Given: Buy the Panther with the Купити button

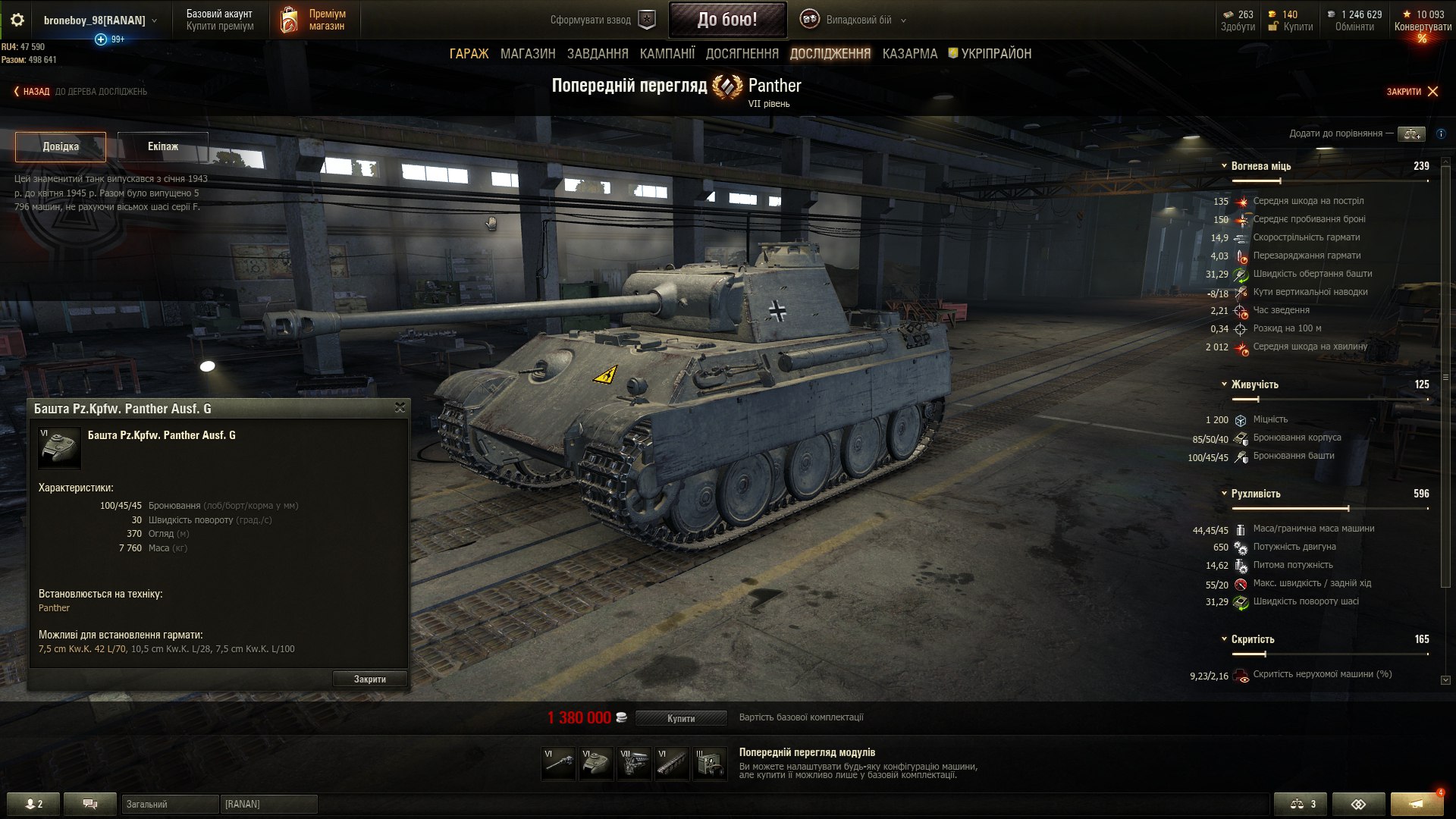Looking at the screenshot, I should pyautogui.click(x=680, y=718).
